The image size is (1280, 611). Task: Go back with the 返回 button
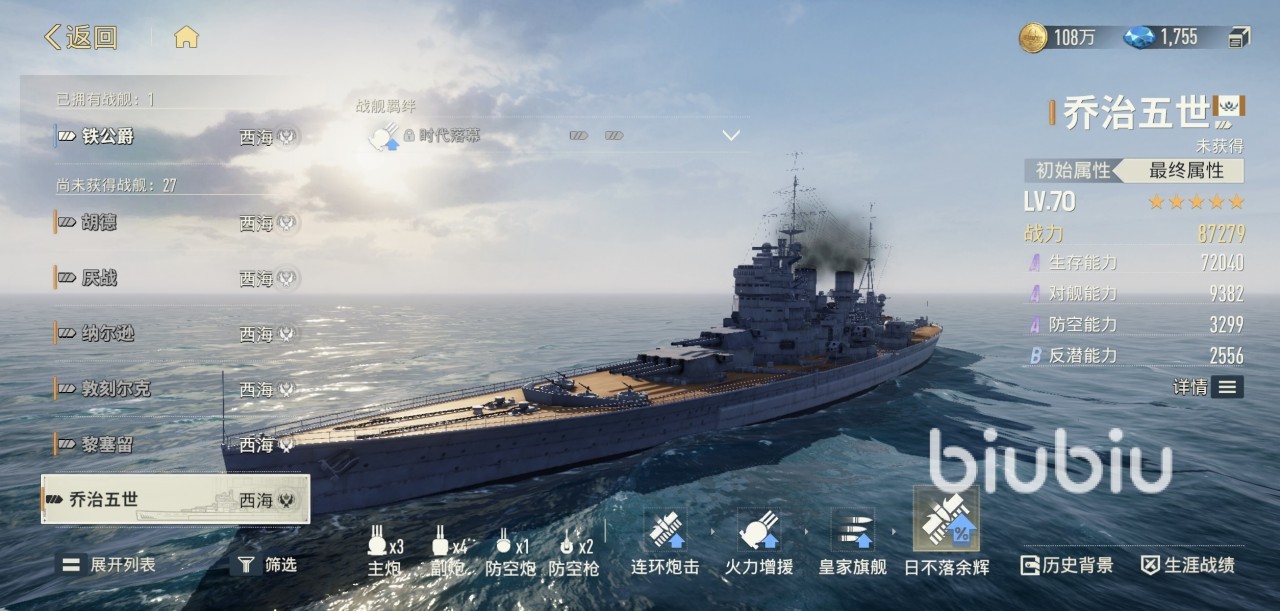(x=81, y=38)
